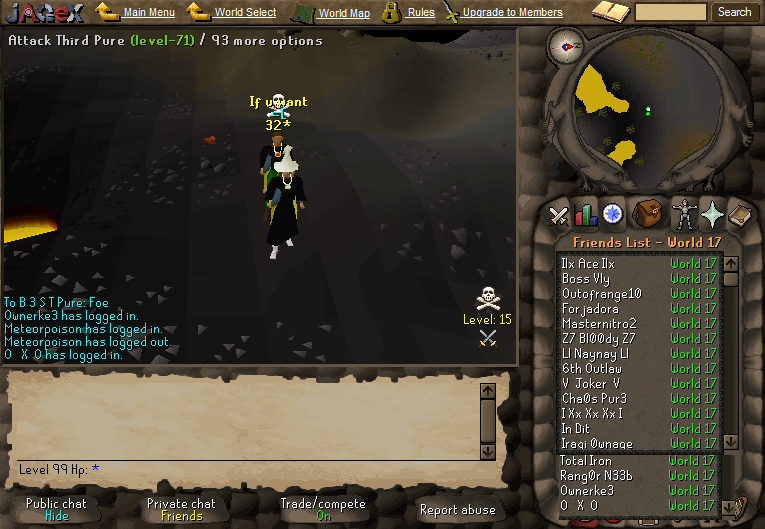765x529 pixels.
Task: Click Upgrade to Members link
Action: coord(511,13)
